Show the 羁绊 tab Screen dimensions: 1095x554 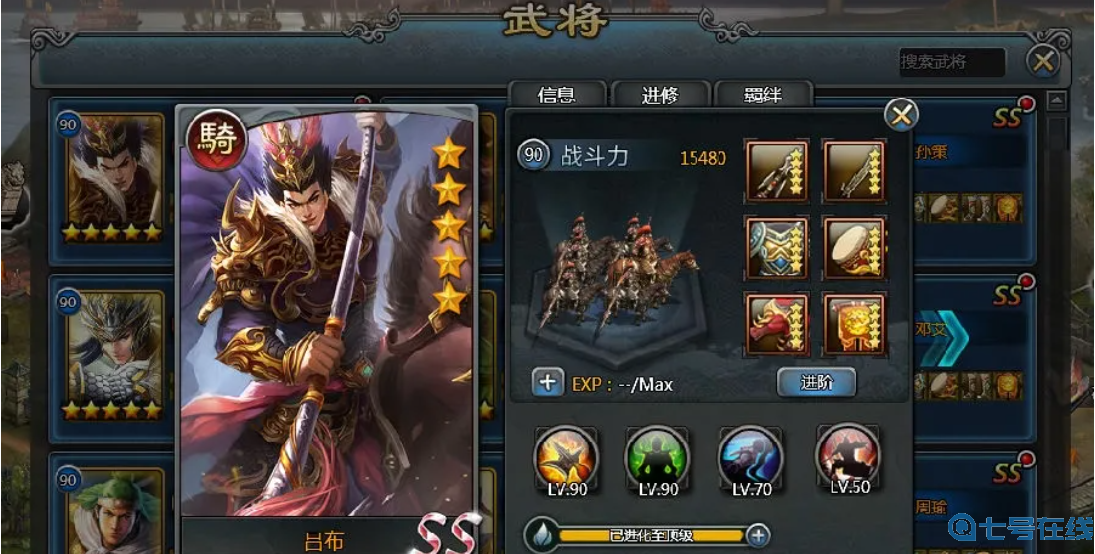[x=762, y=95]
